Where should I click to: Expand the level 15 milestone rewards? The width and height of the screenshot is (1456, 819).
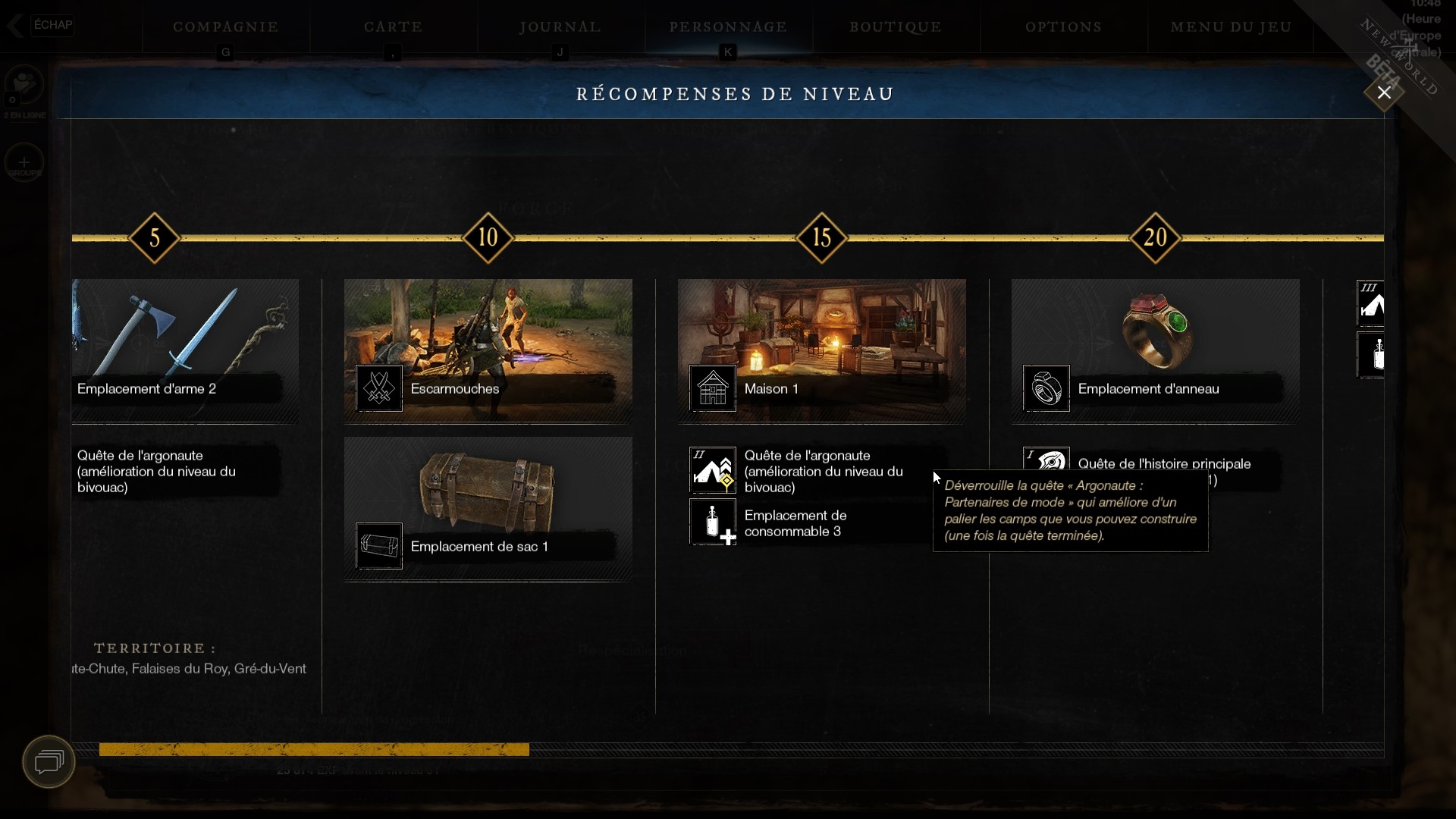pos(821,238)
